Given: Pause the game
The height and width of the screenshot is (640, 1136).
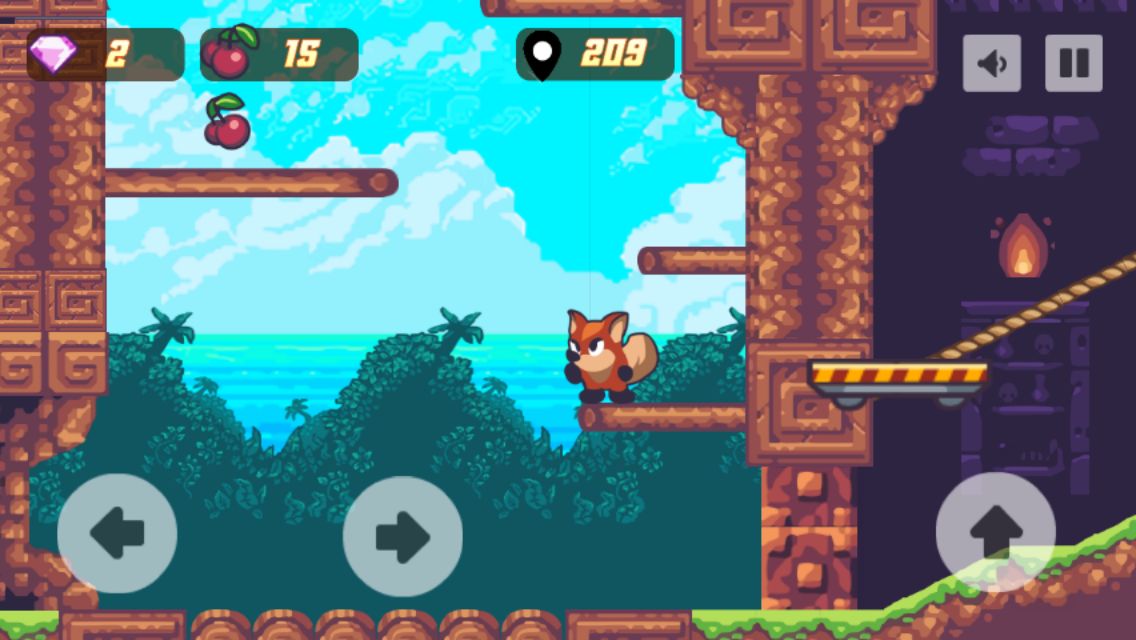Looking at the screenshot, I should point(1073,63).
